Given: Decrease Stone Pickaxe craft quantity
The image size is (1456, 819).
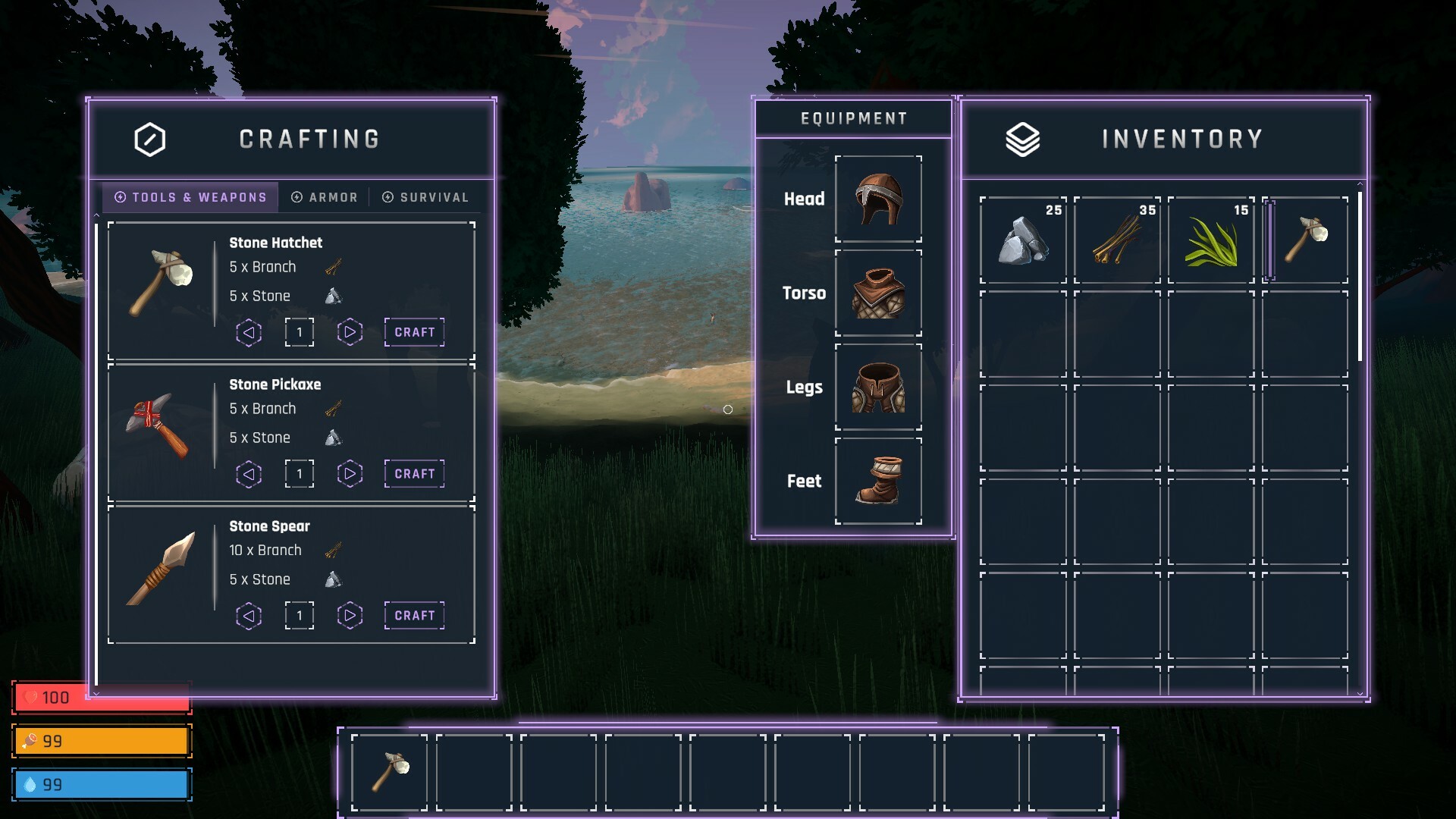Looking at the screenshot, I should coord(249,474).
